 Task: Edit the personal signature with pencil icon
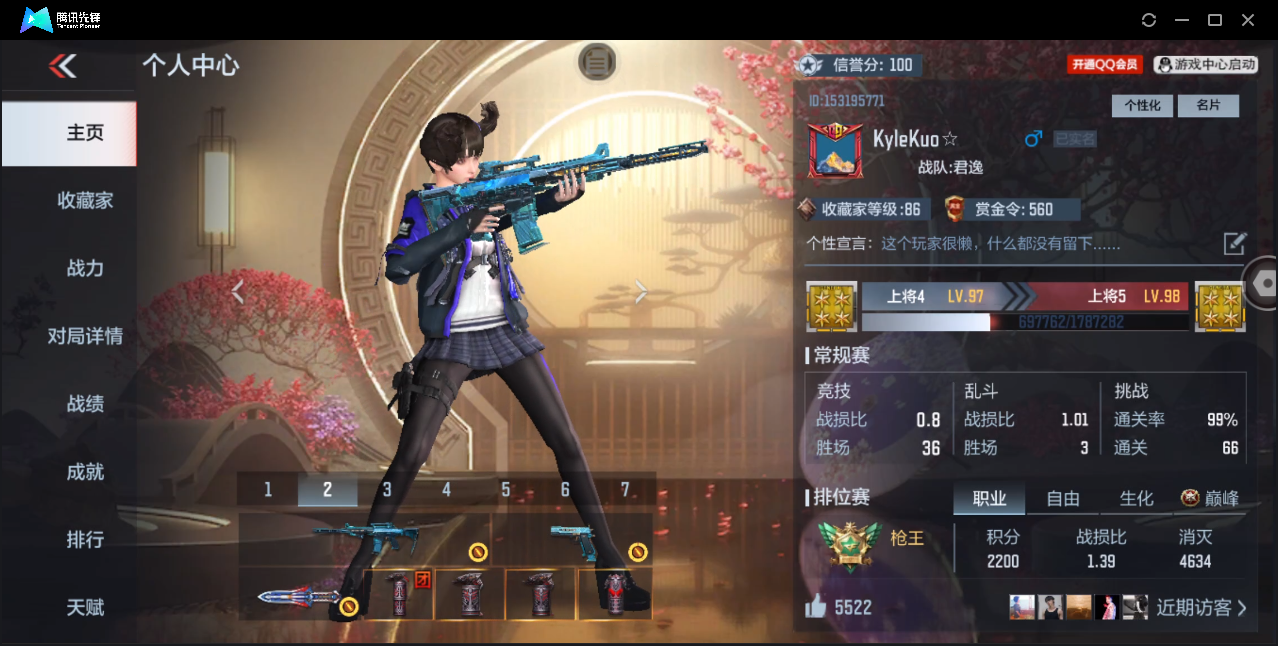[x=1235, y=243]
